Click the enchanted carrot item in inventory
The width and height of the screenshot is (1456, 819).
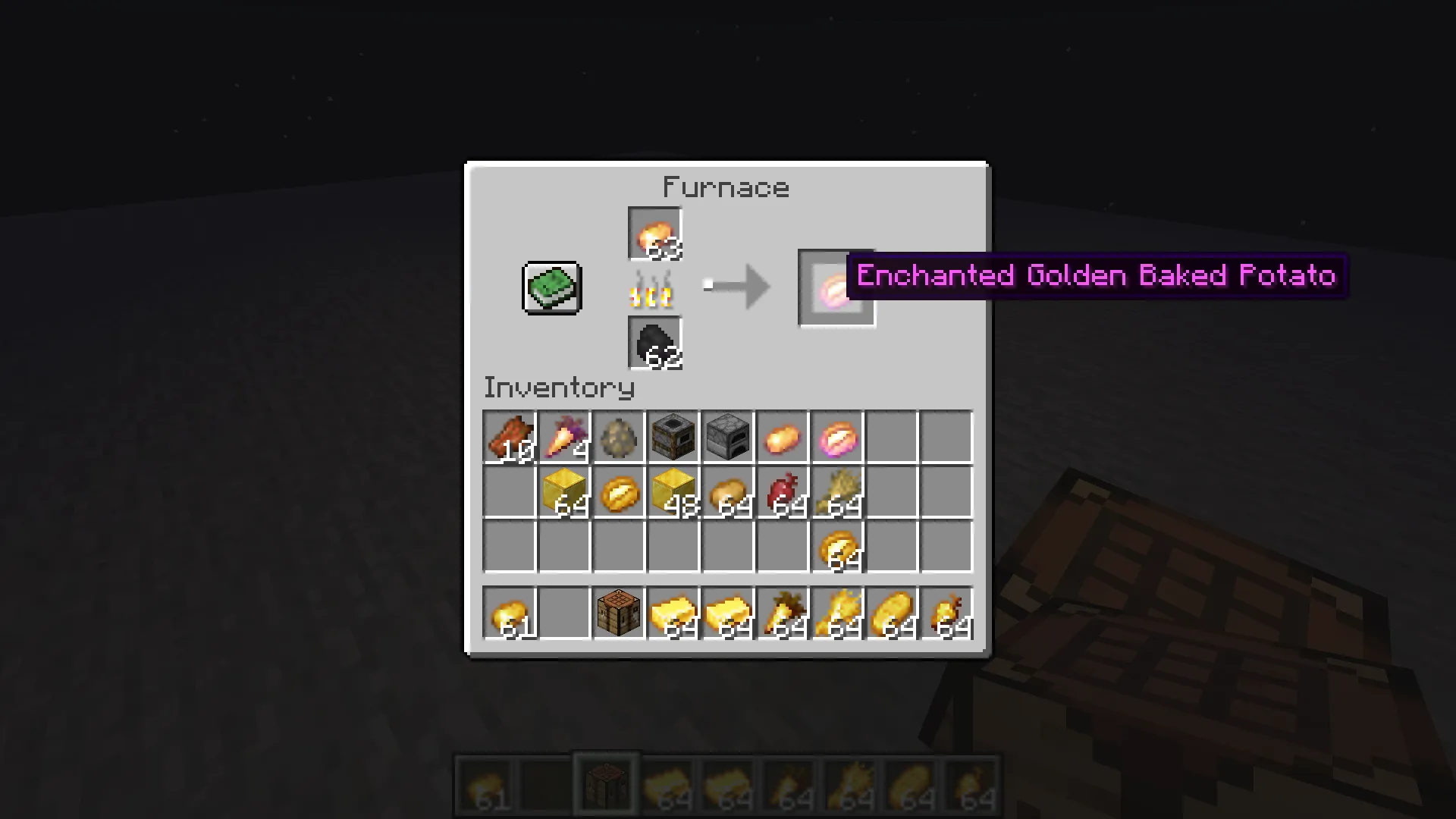(565, 438)
